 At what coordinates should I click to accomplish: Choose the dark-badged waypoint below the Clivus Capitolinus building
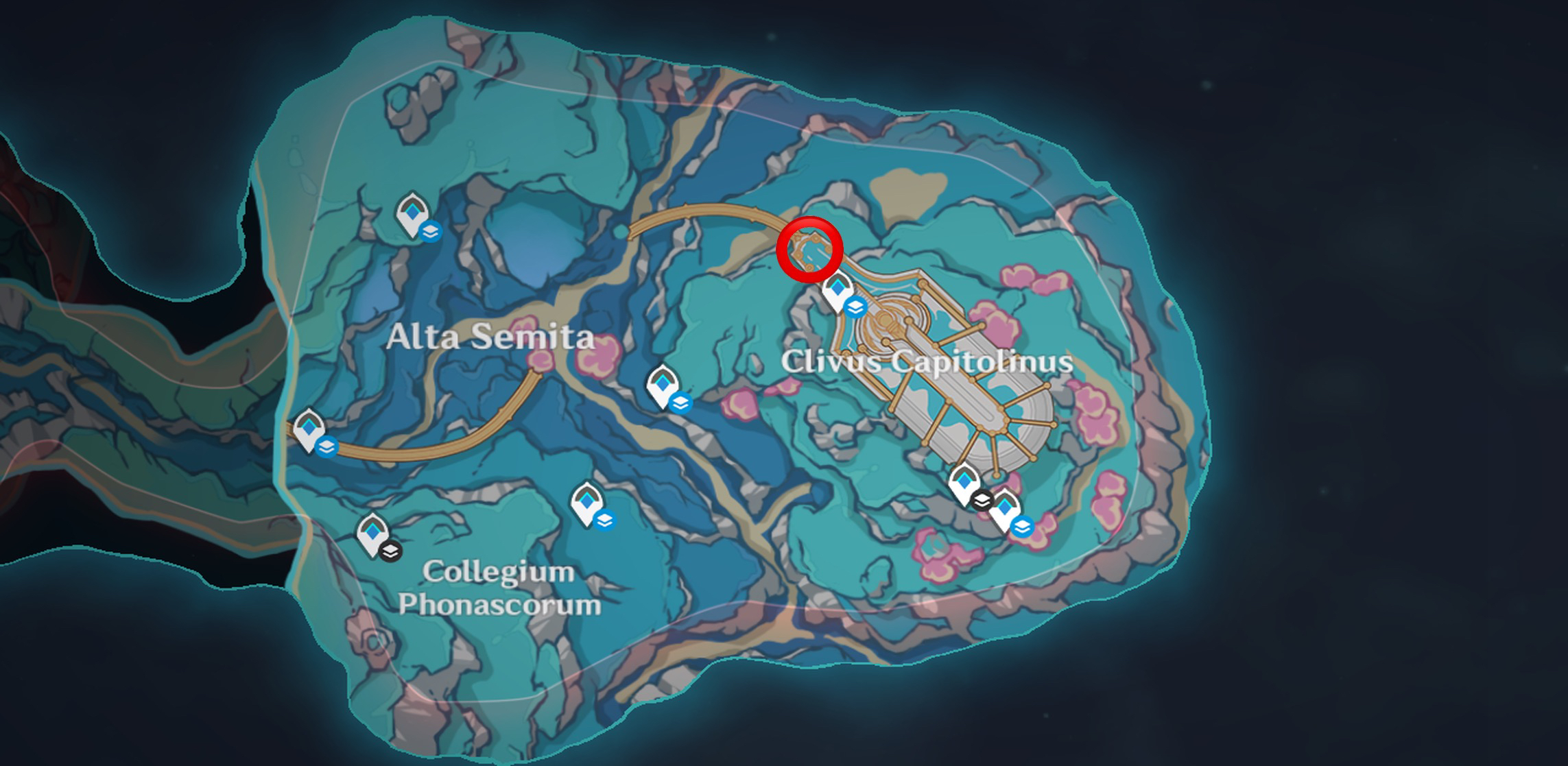964,483
